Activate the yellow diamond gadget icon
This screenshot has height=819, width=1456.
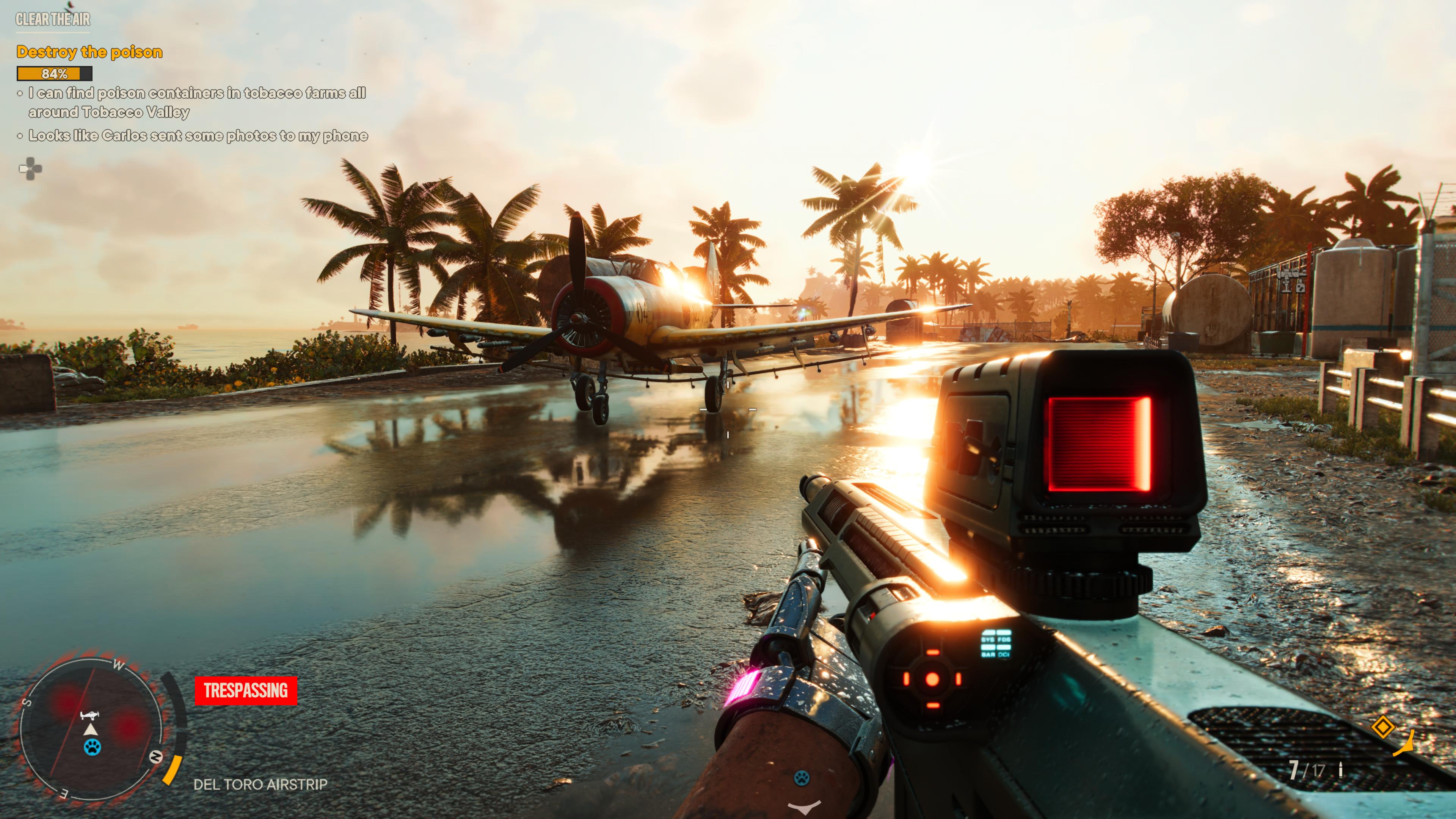coord(1382,727)
